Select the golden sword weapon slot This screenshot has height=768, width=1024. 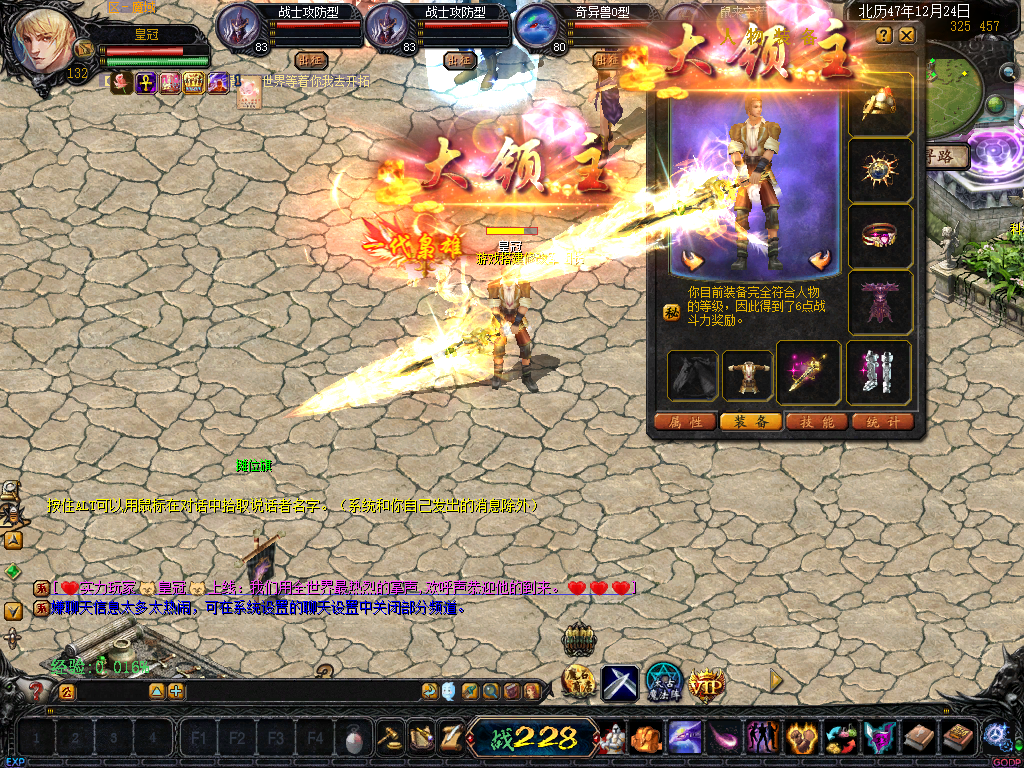[x=809, y=374]
